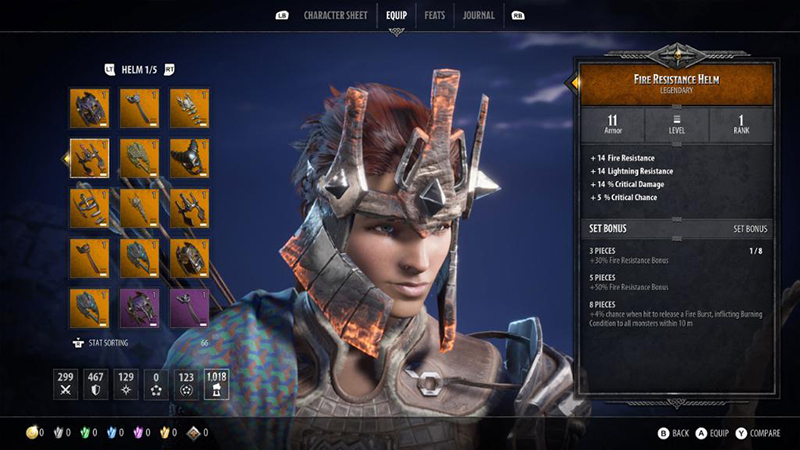Select the highlighted Fire Resistance Helm slot
Image resolution: width=800 pixels, height=450 pixels.
(x=89, y=158)
